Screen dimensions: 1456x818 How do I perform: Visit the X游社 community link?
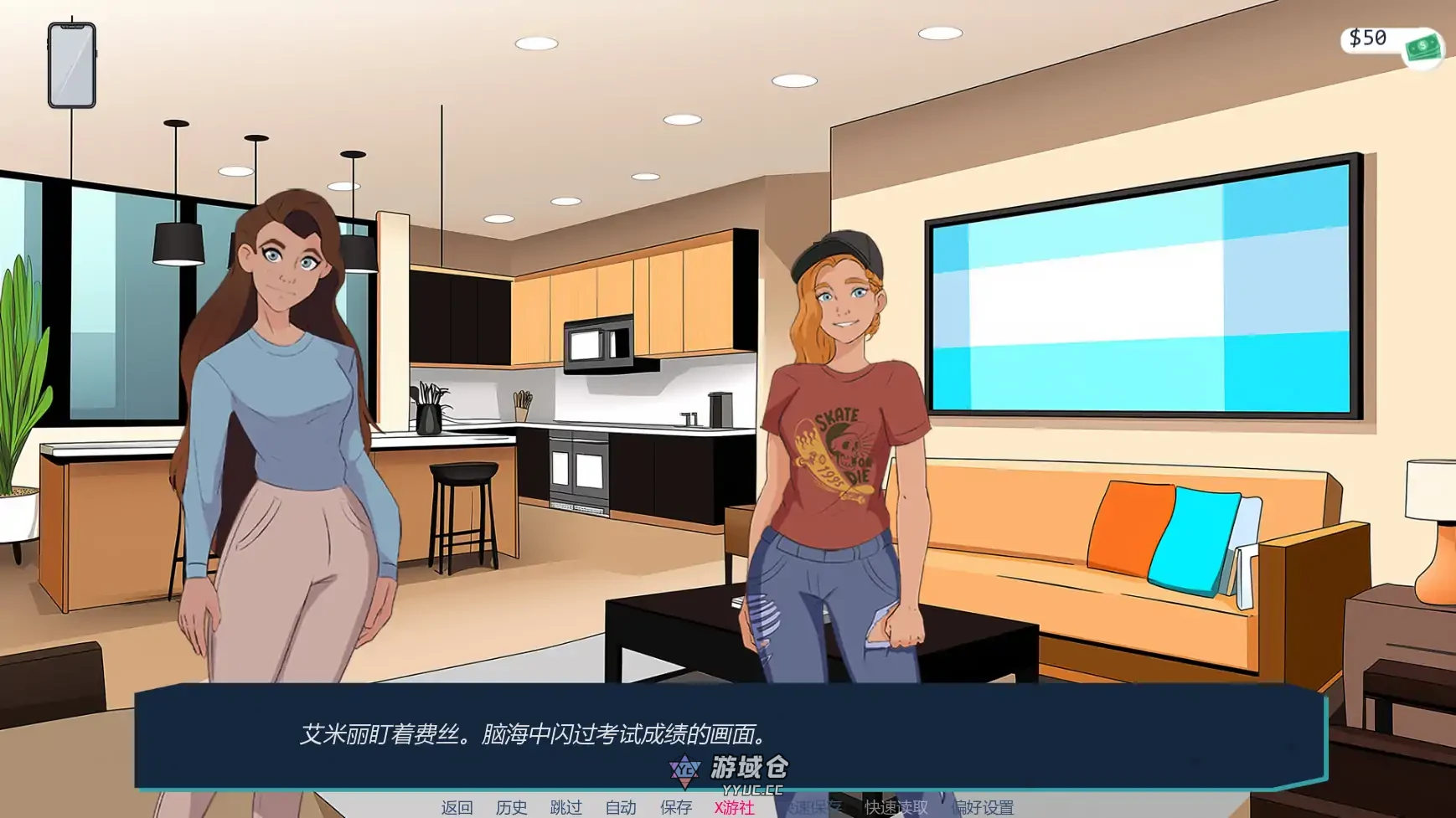click(733, 805)
